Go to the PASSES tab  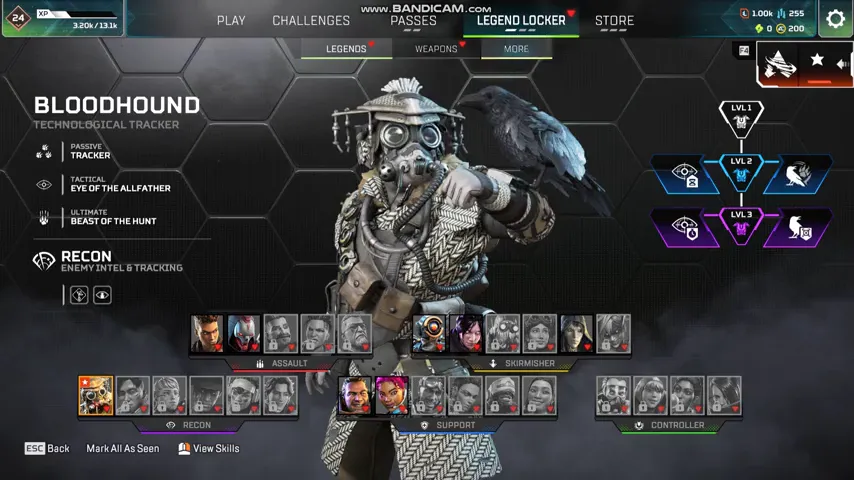413,20
